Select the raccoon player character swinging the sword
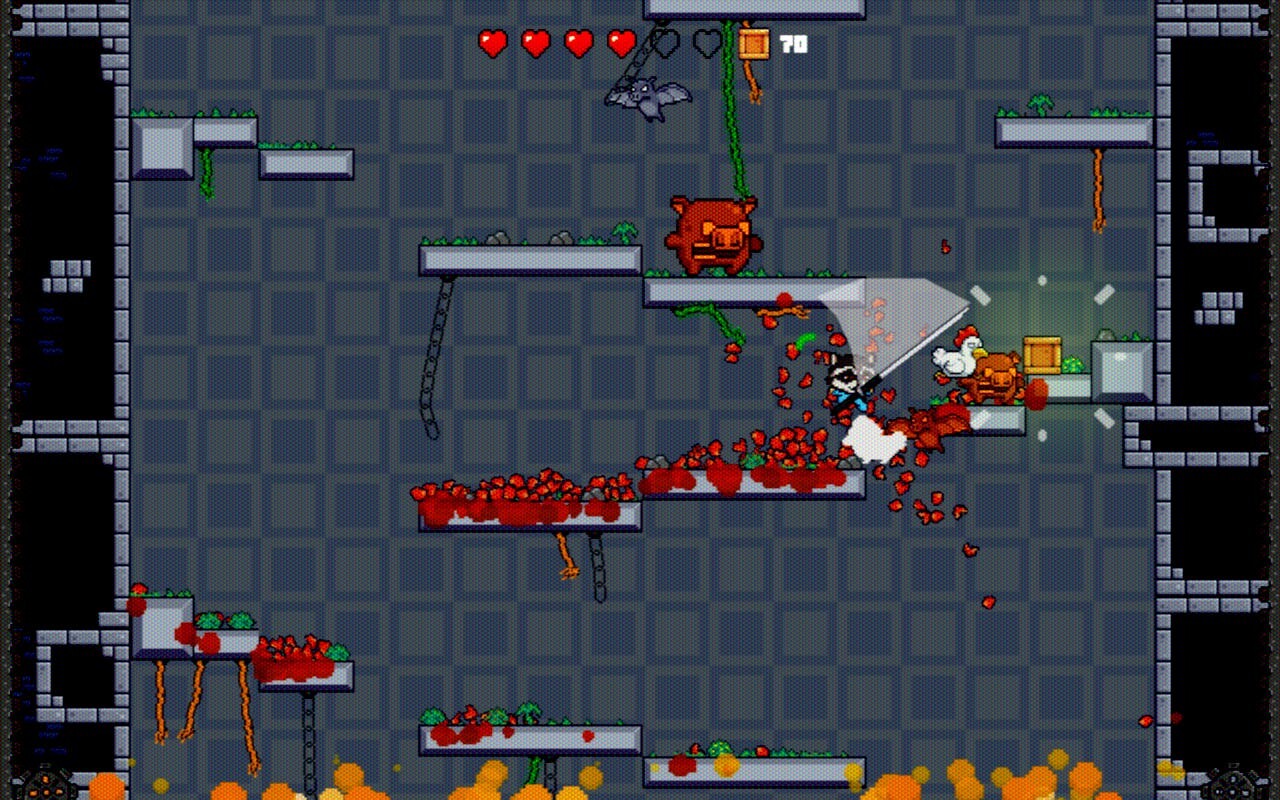The image size is (1280, 800). coord(845,385)
